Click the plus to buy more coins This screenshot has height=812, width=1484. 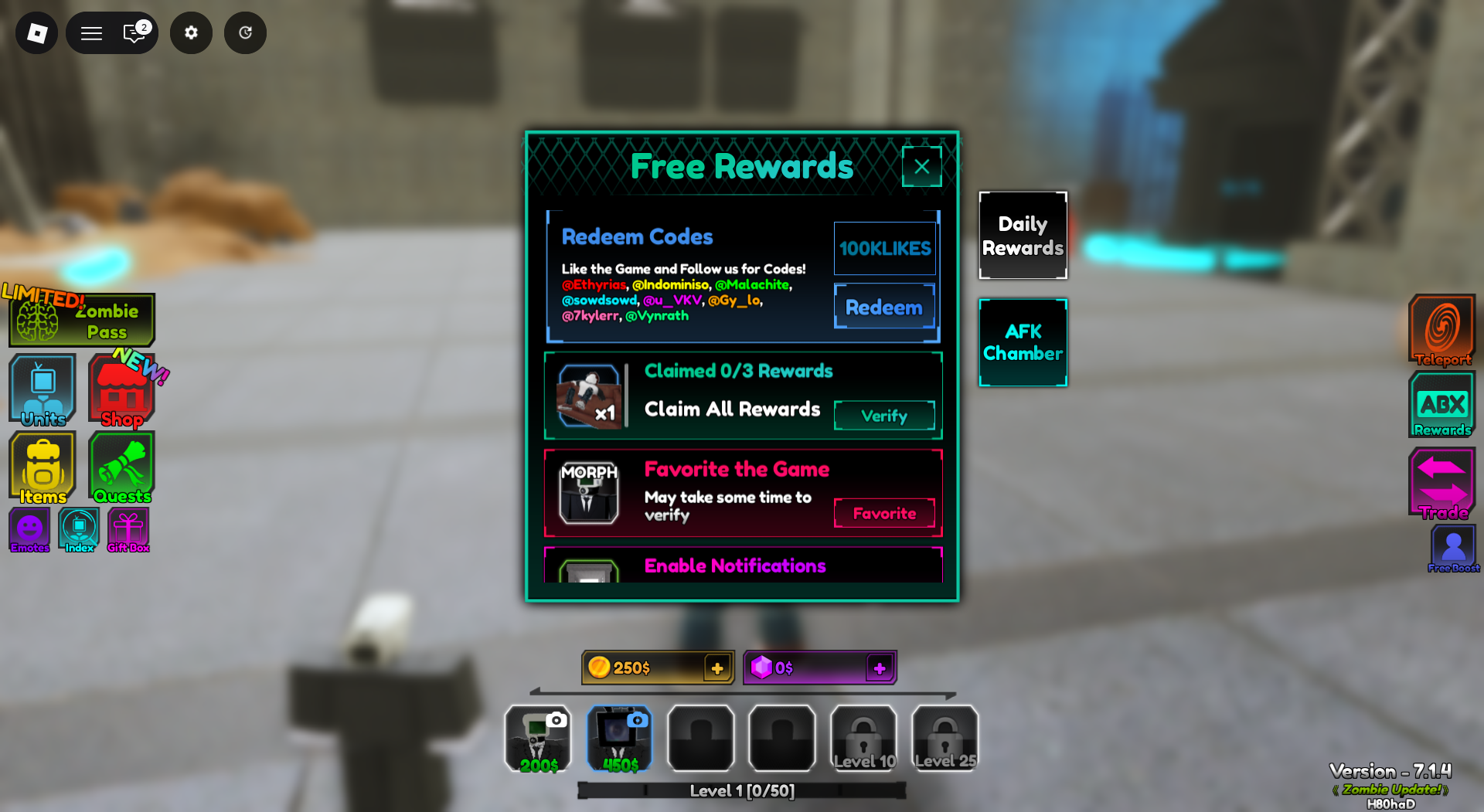click(716, 668)
